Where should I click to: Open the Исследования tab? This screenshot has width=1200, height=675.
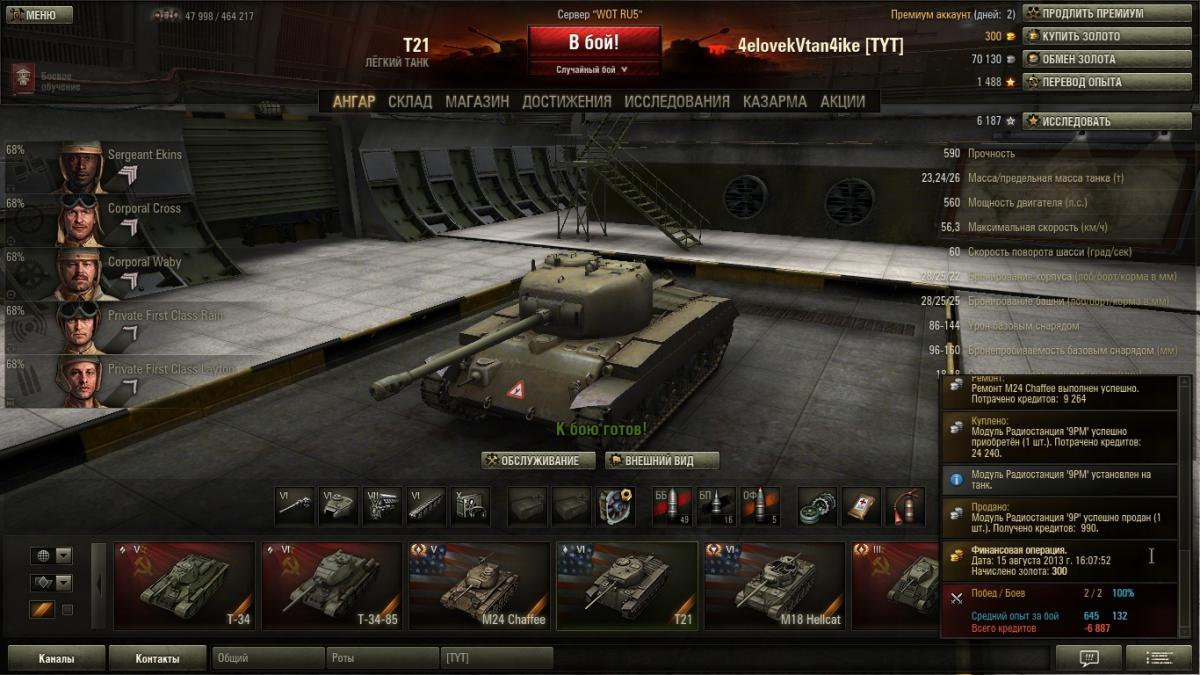[677, 101]
